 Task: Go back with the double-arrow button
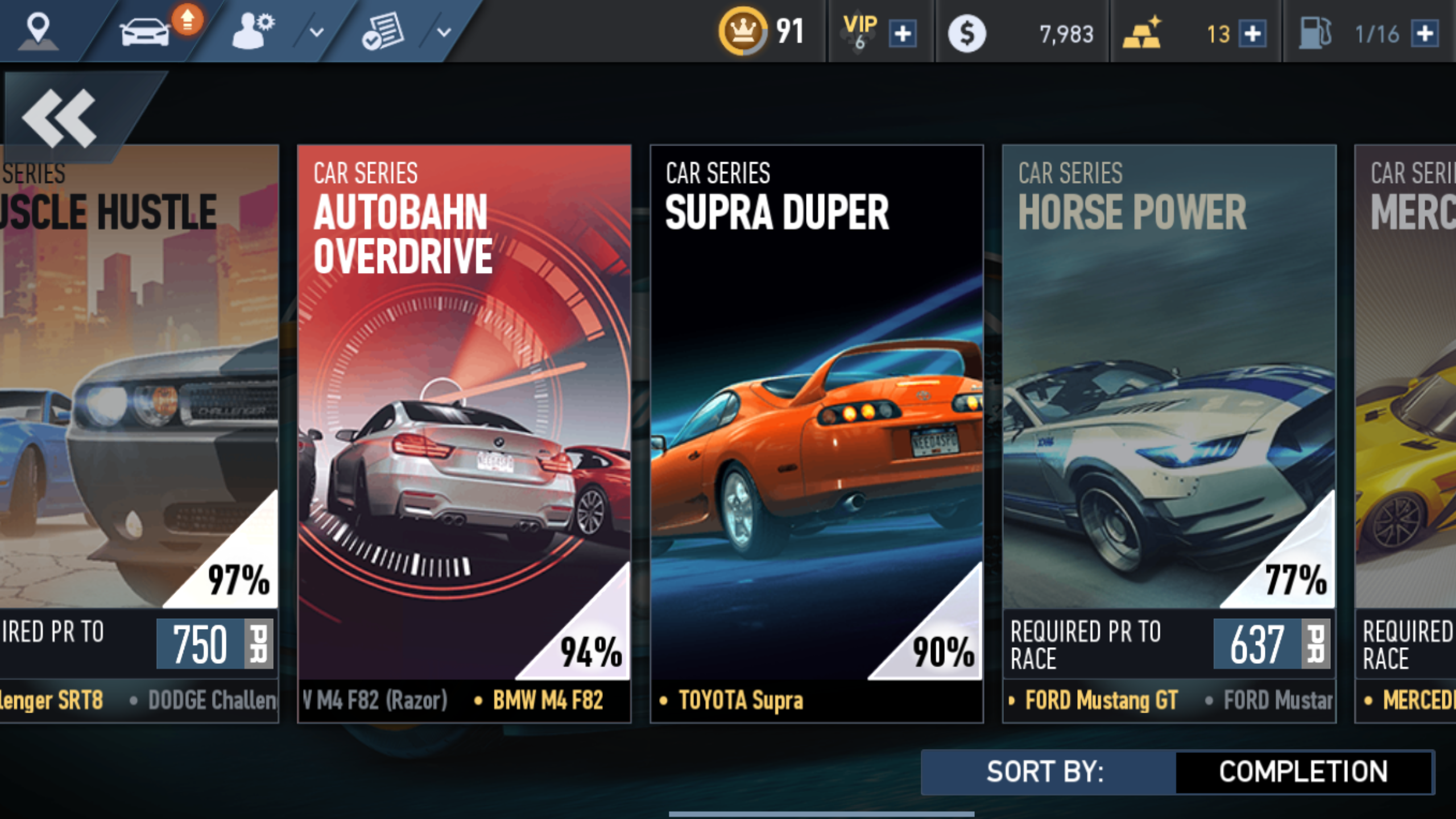click(60, 118)
